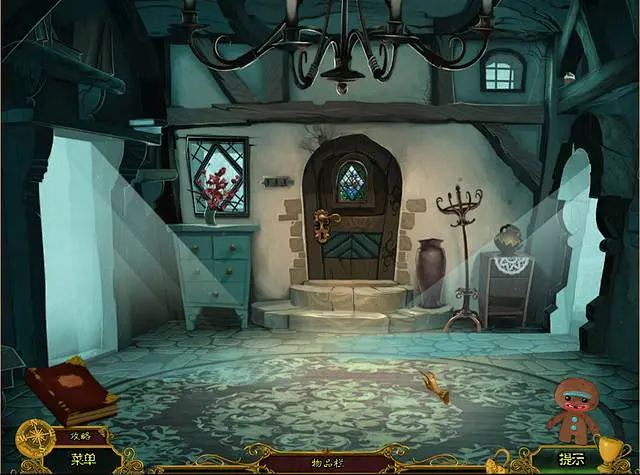This screenshot has width=640, height=475.
Task: Open the 菜单 menu button
Action: pyautogui.click(x=83, y=460)
